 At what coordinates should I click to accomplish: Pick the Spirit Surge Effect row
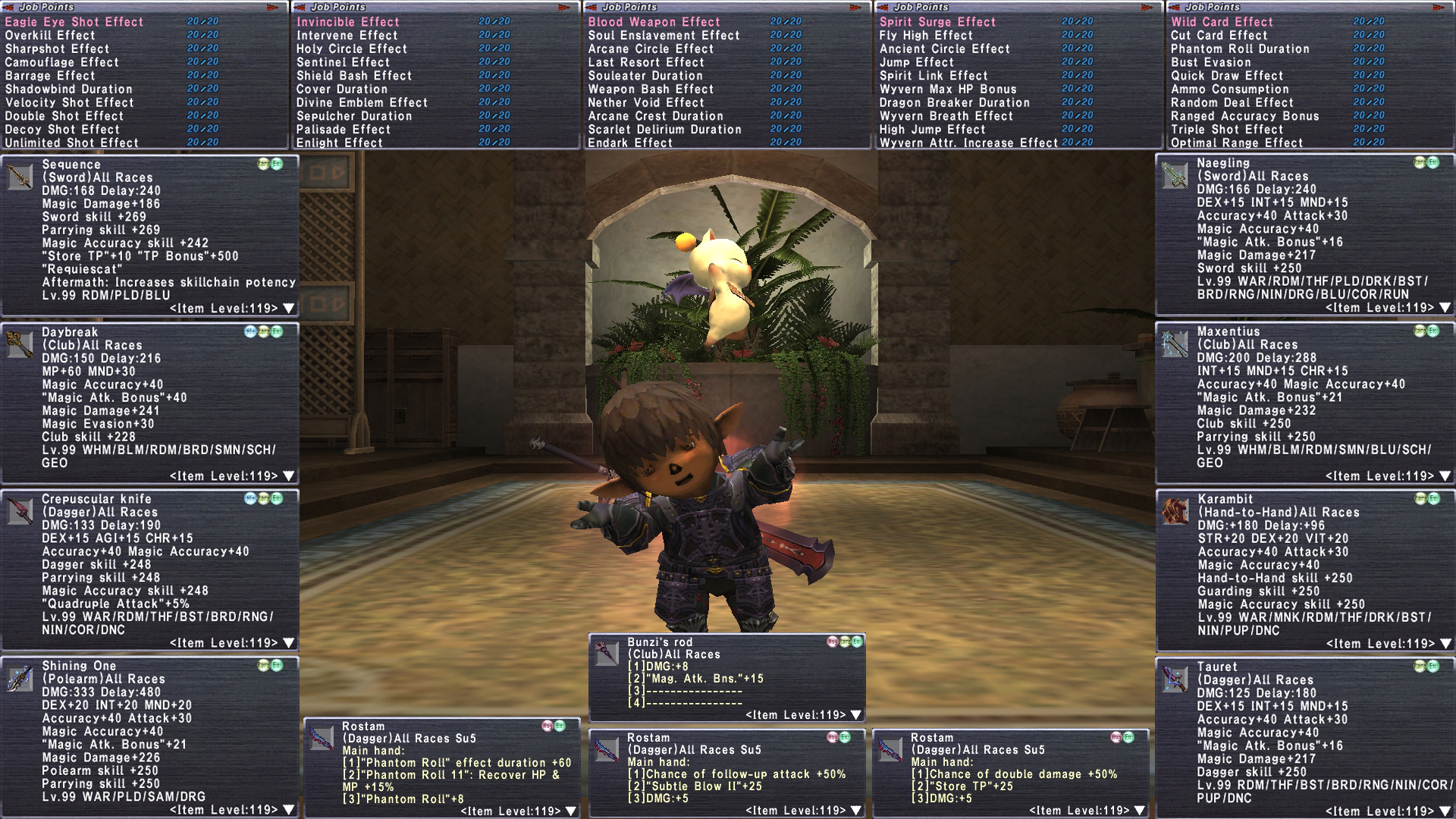(x=937, y=22)
